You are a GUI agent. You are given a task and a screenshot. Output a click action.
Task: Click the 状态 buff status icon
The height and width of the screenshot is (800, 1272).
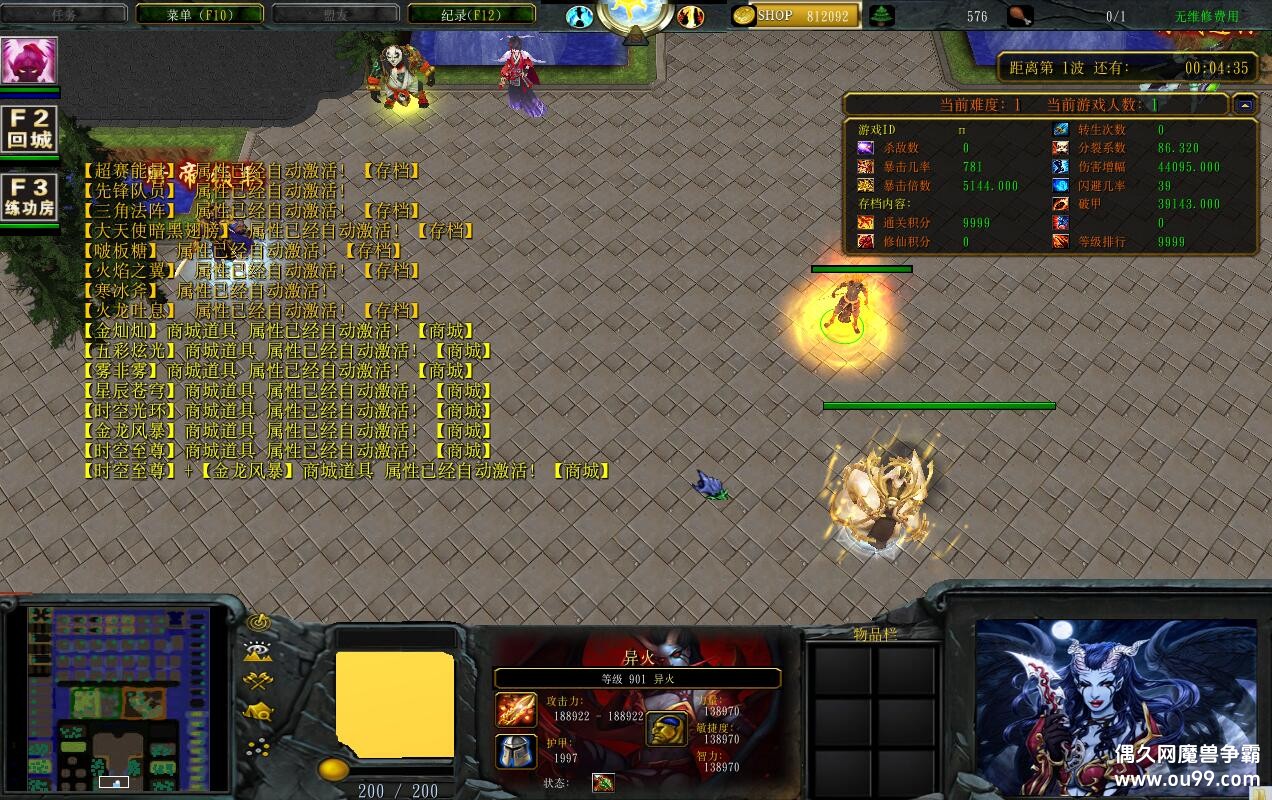(603, 783)
